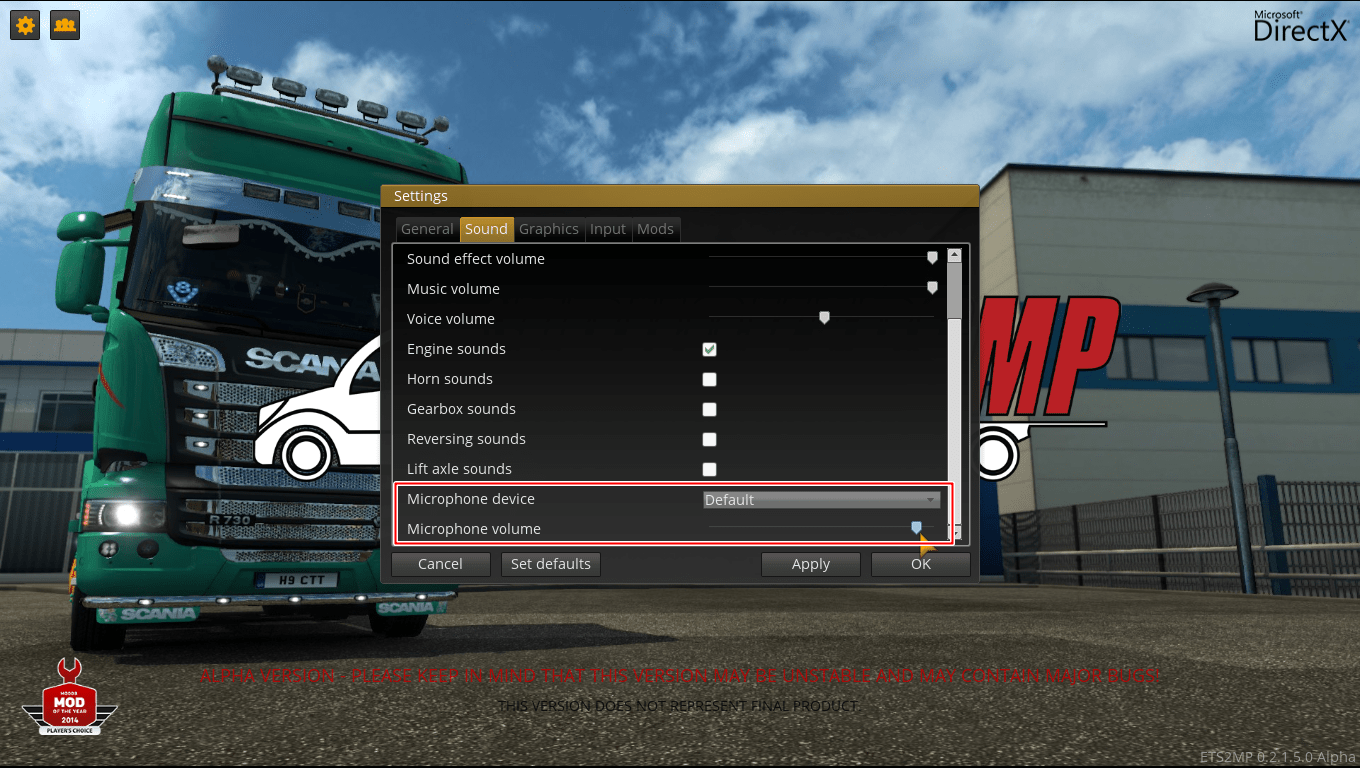Disable Engine sounds

709,349
